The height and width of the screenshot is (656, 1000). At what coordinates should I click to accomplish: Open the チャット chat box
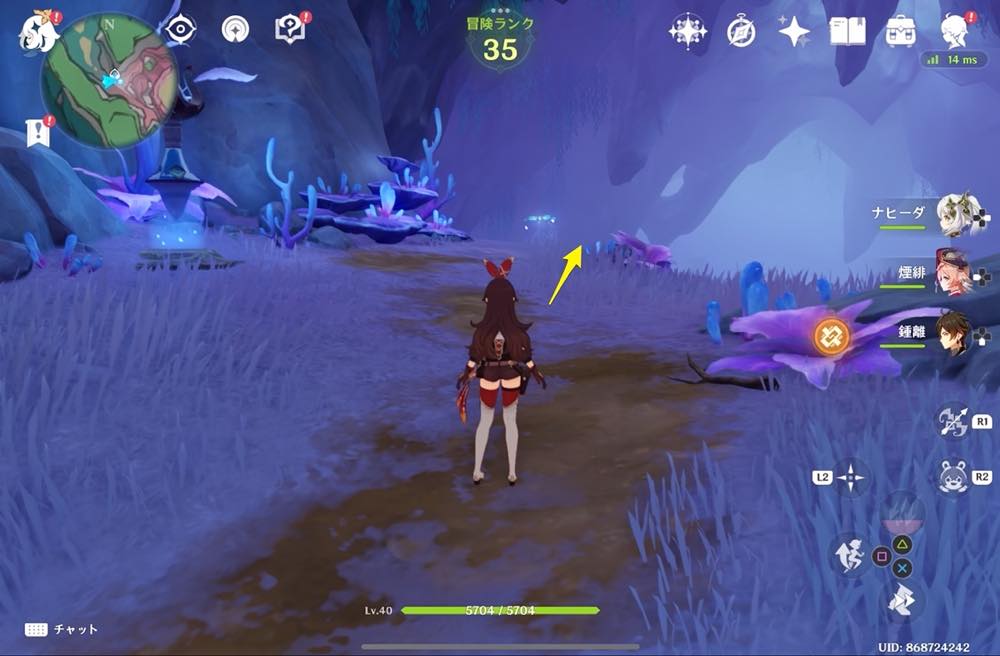pyautogui.click(x=62, y=629)
